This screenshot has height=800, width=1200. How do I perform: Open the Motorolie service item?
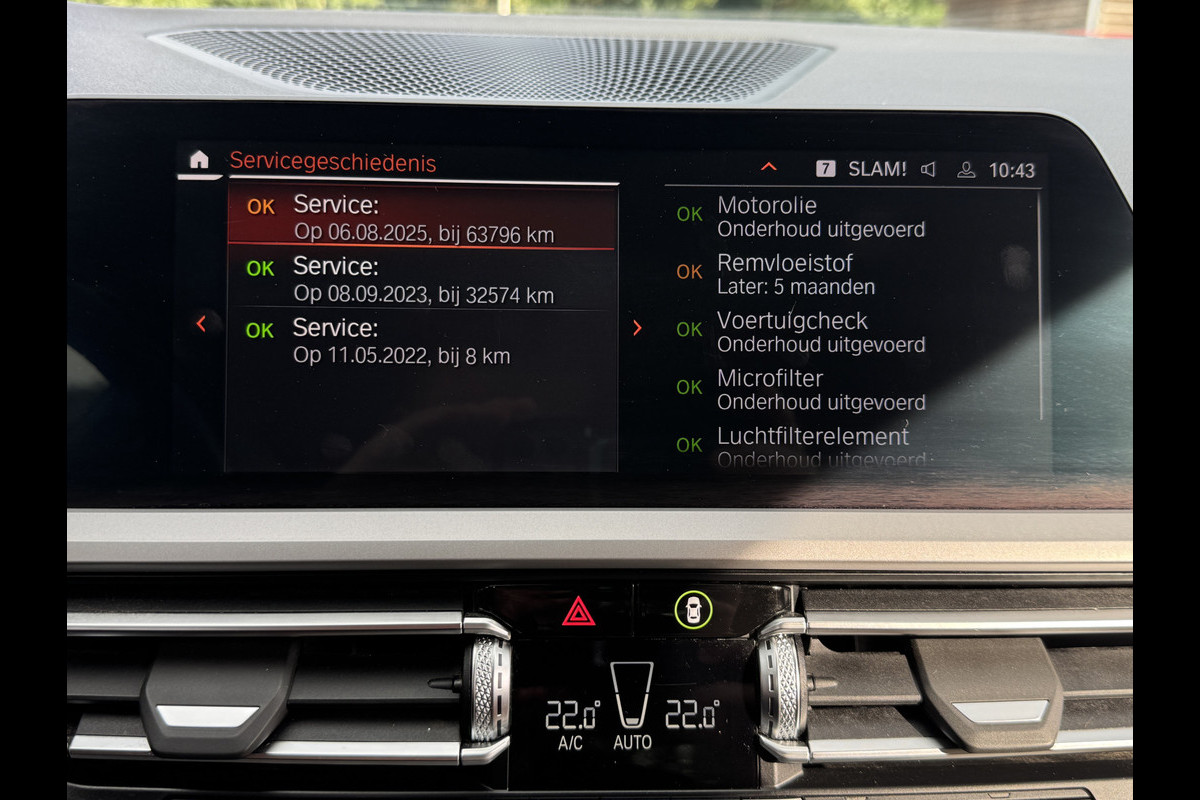[x=820, y=216]
